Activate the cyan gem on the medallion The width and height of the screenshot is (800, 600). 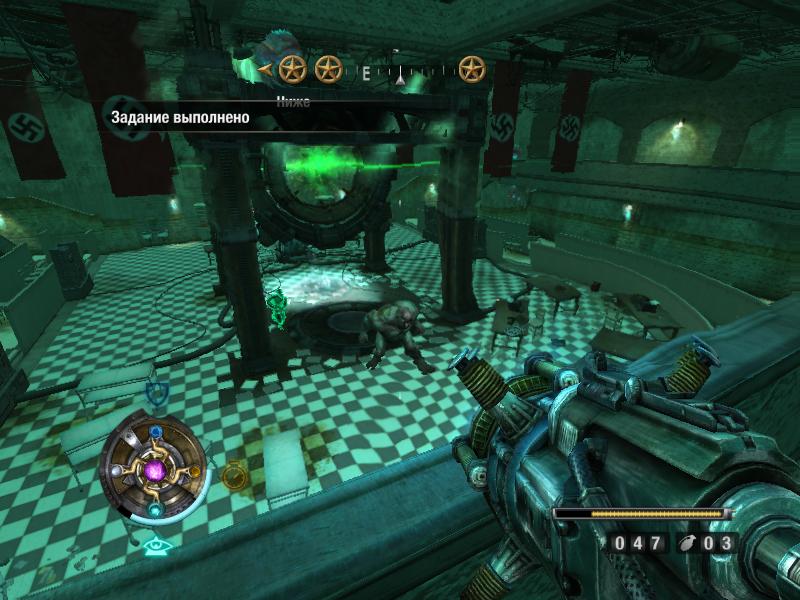pyautogui.click(x=156, y=509)
